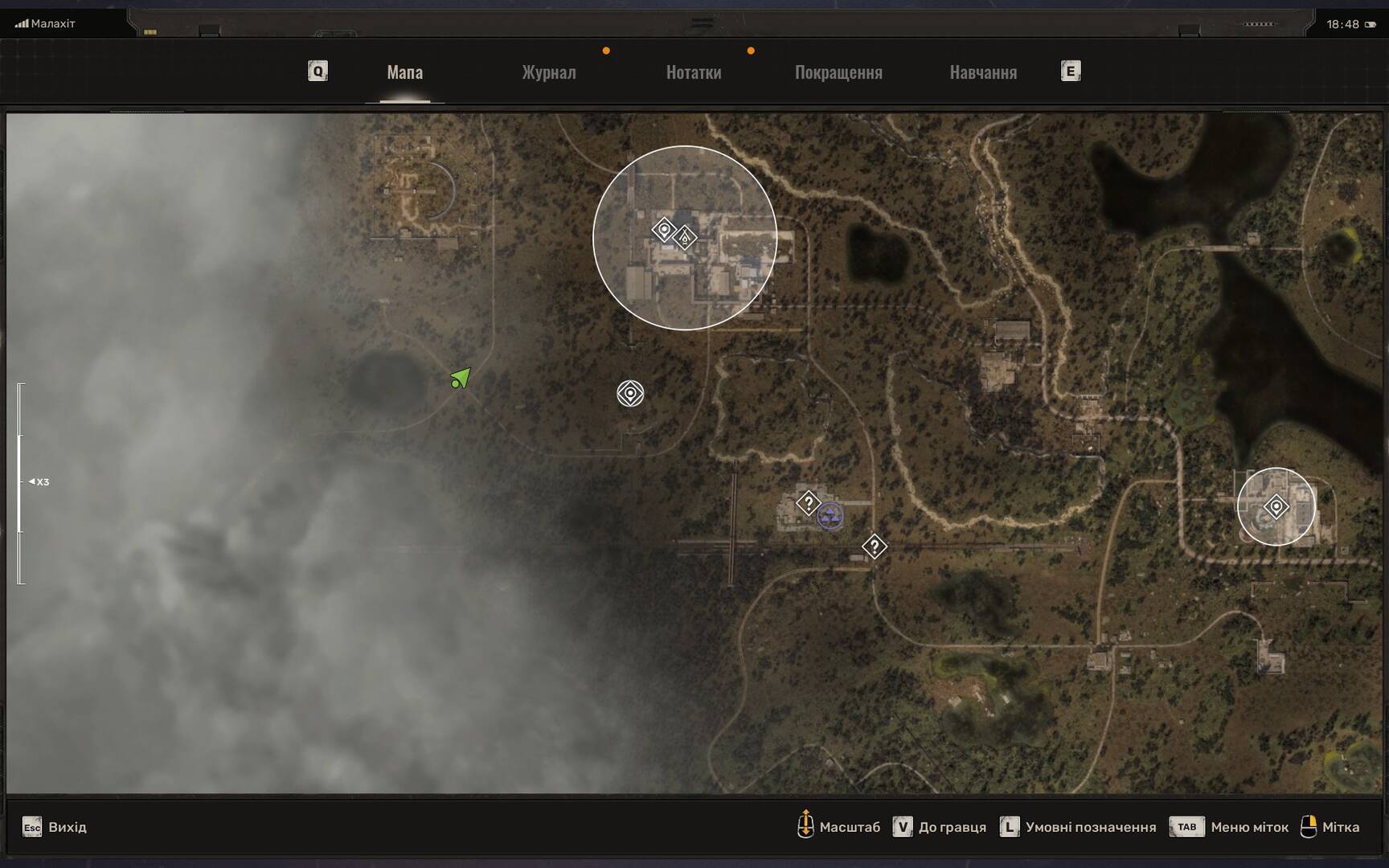Click the X3 map zoom scale bar

[x=21, y=482]
